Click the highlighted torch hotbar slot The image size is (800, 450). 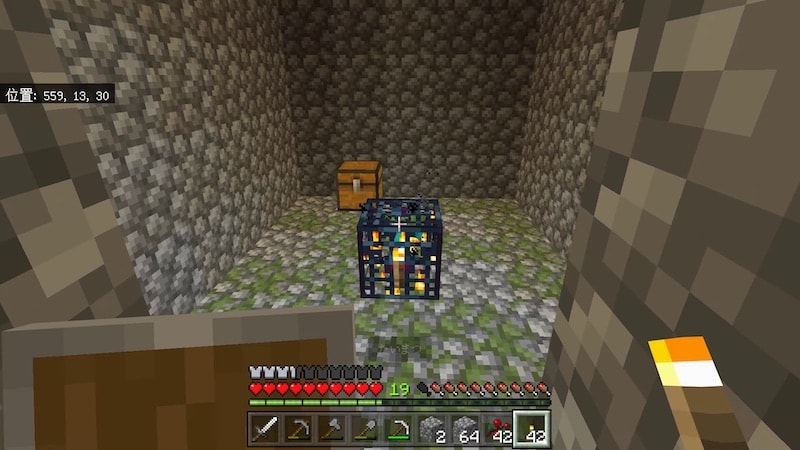pos(531,429)
